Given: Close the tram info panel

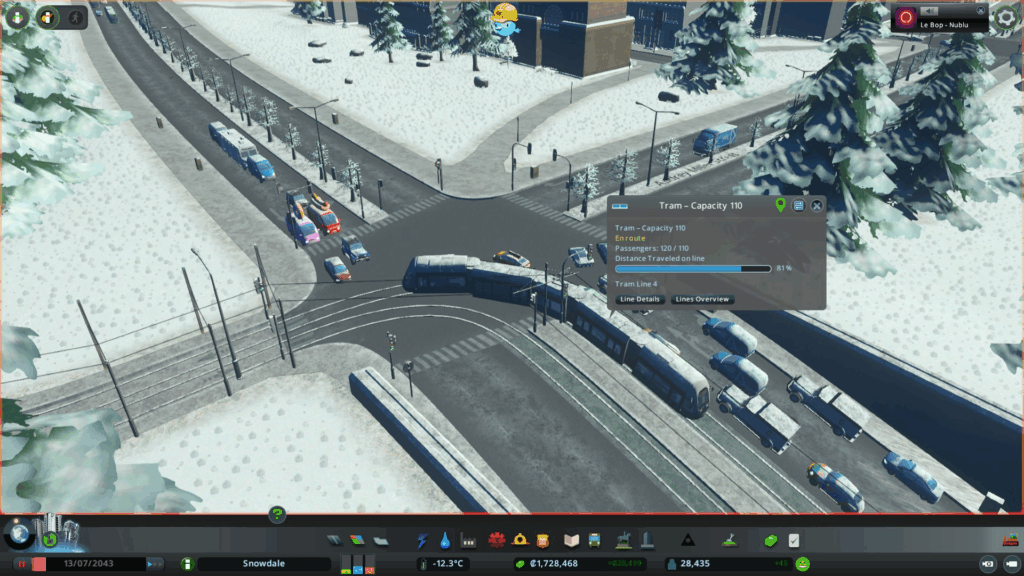Looking at the screenshot, I should coord(817,205).
